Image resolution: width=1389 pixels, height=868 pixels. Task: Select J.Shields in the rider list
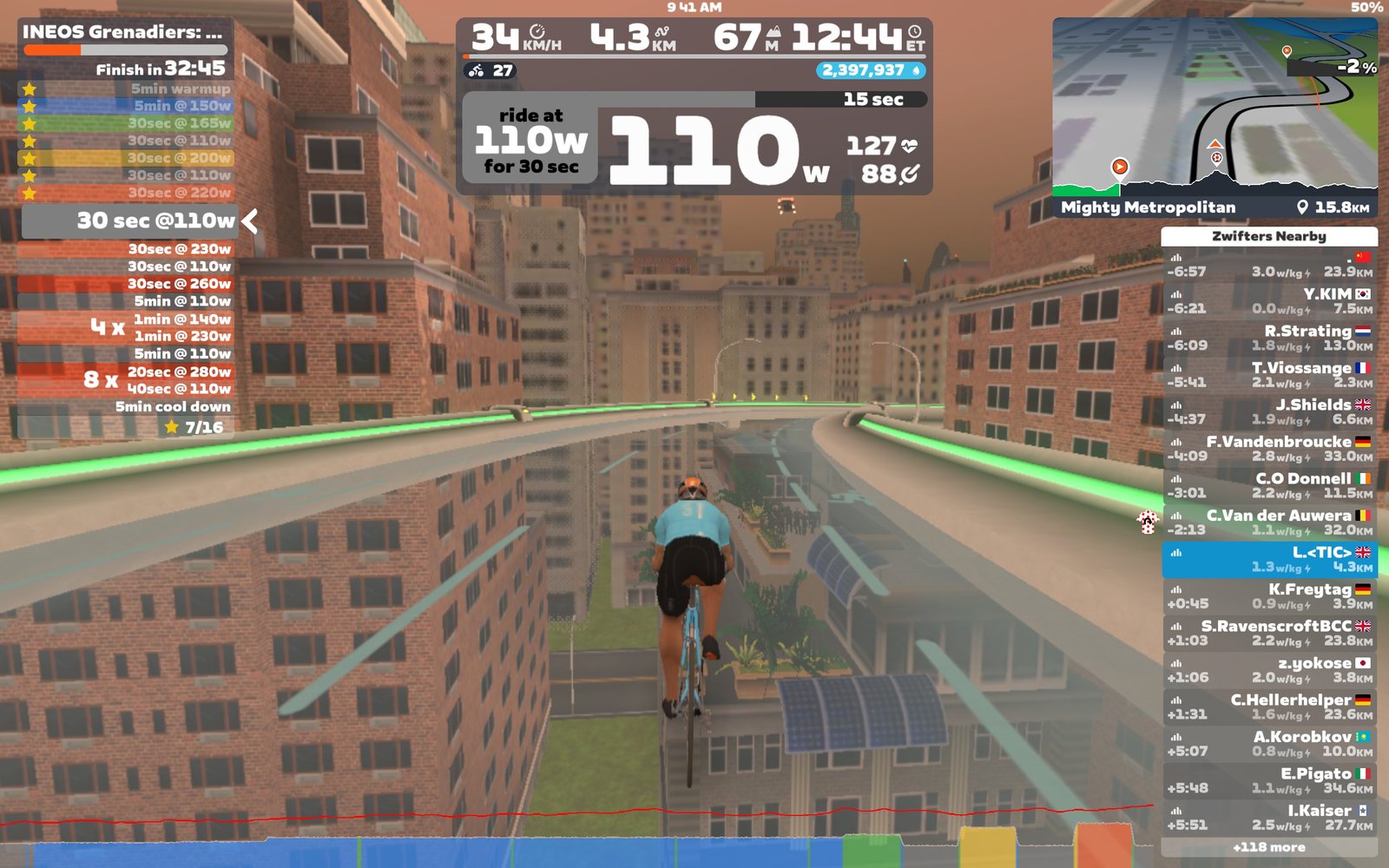[1269, 411]
